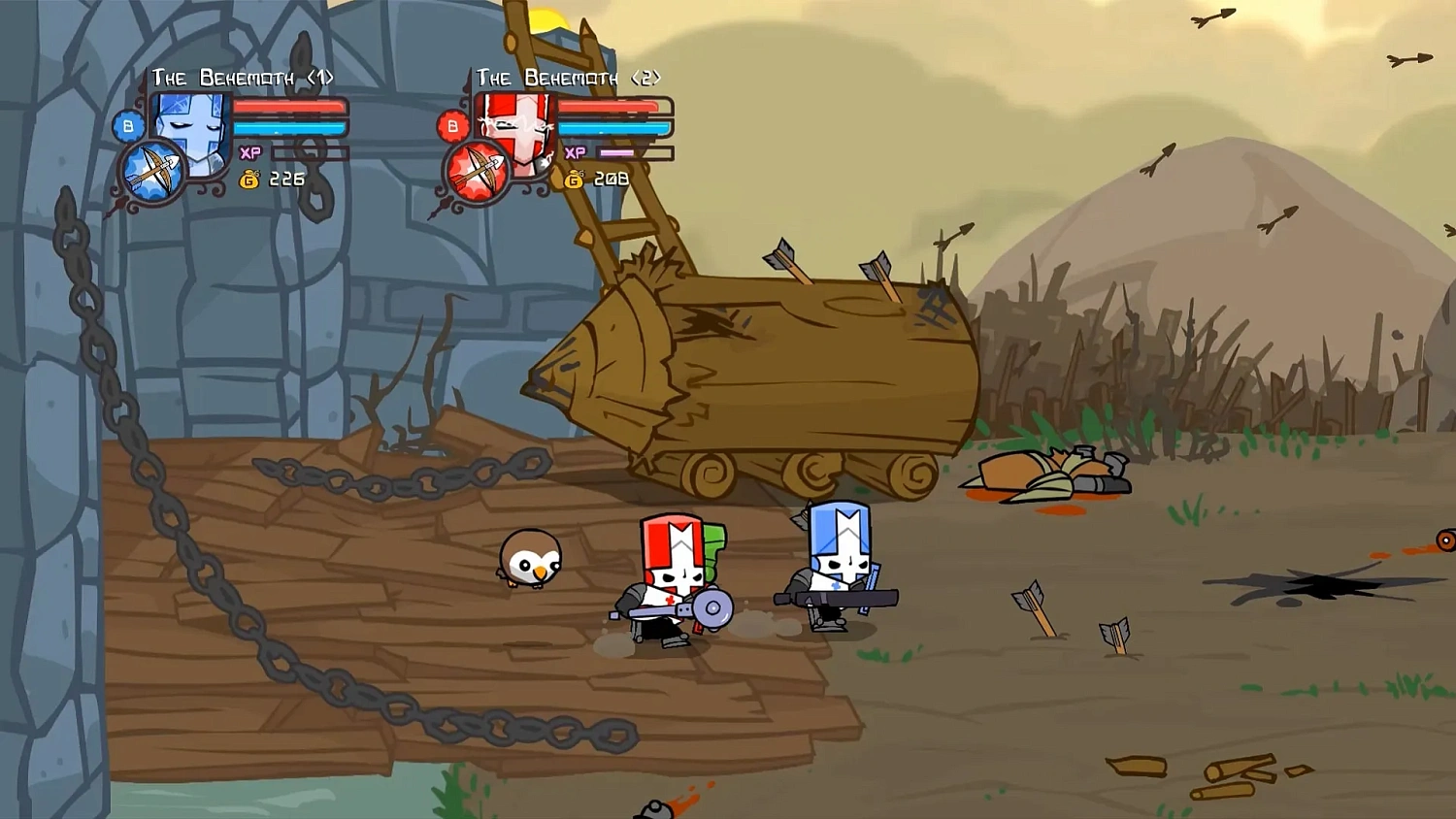Select Player 2's XP progress bar
The width and height of the screenshot is (1456, 819).
615,152
